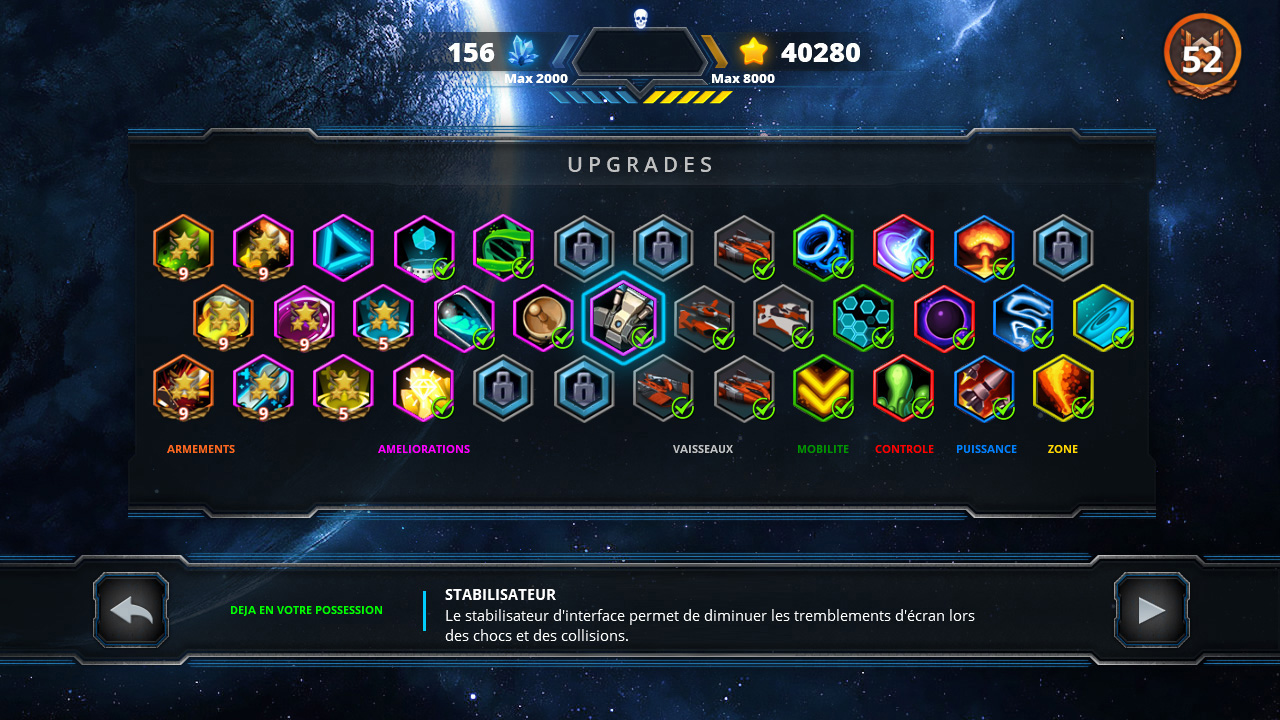
Task: Advance with the play arrow button
Action: (1151, 609)
